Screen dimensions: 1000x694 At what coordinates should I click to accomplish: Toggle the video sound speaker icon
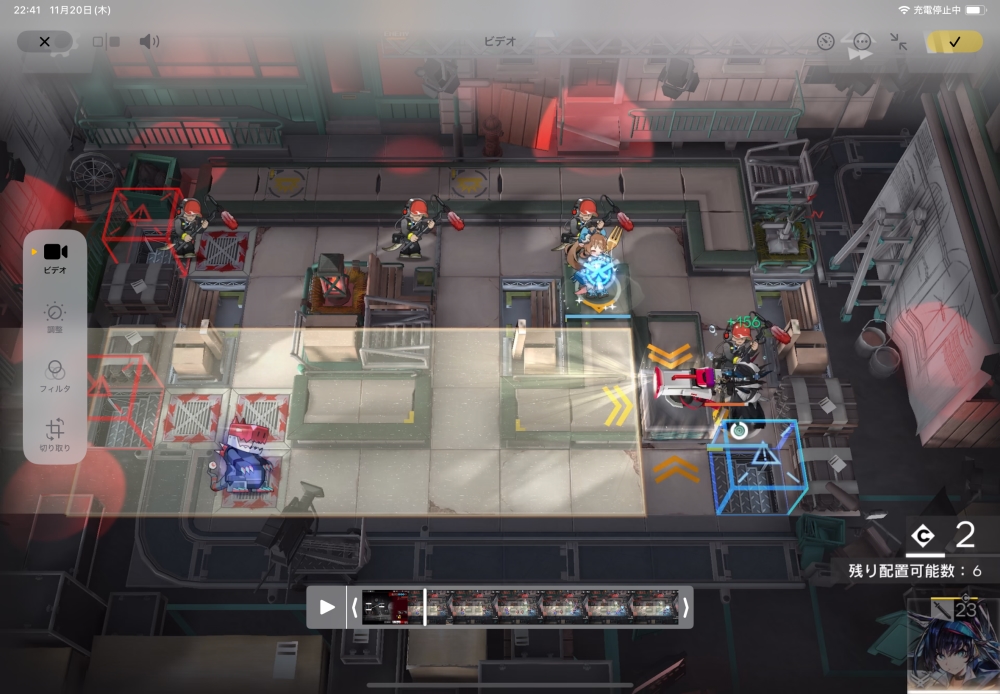149,42
